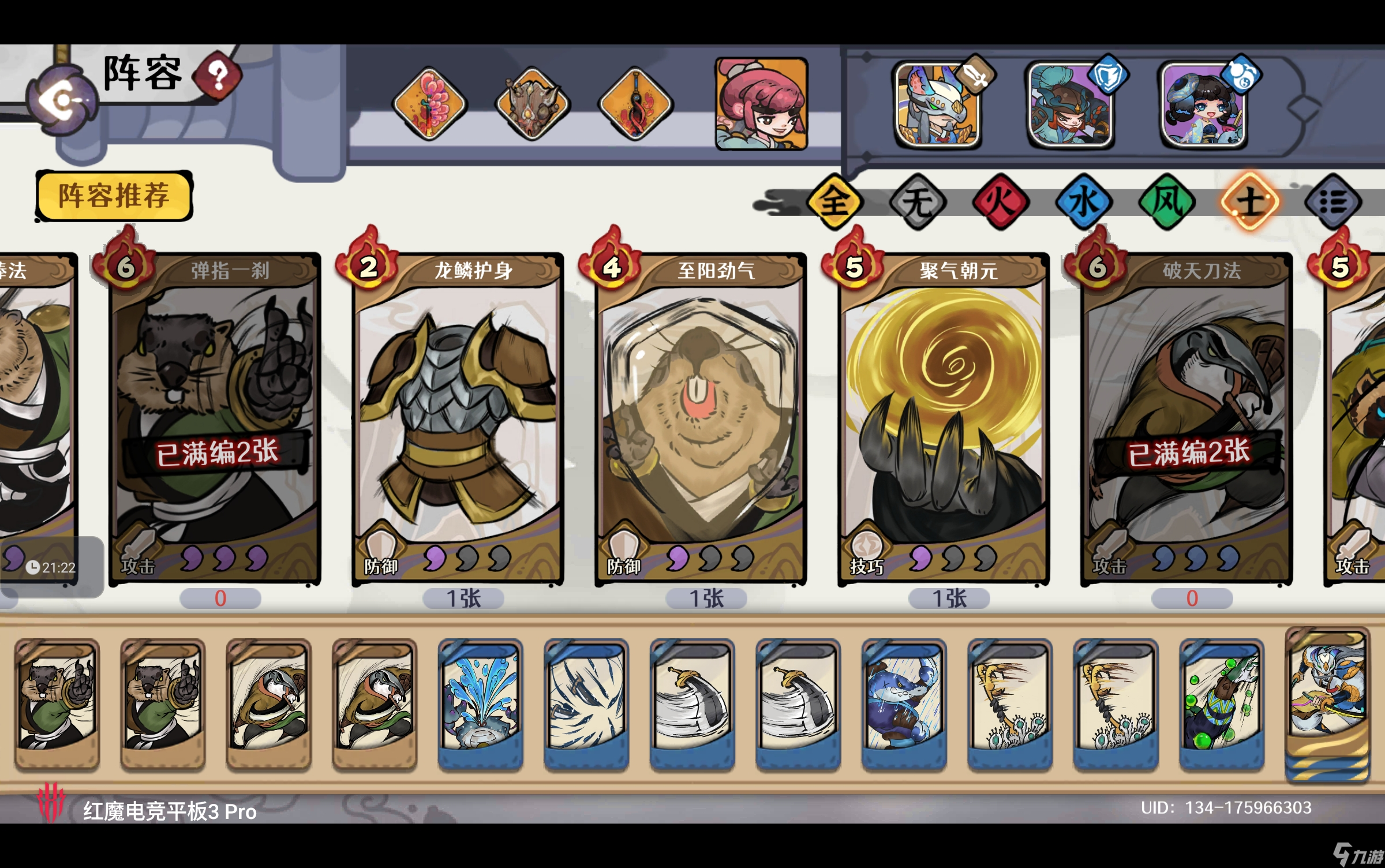
Task: Show 水 water element cards
Action: click(1084, 201)
